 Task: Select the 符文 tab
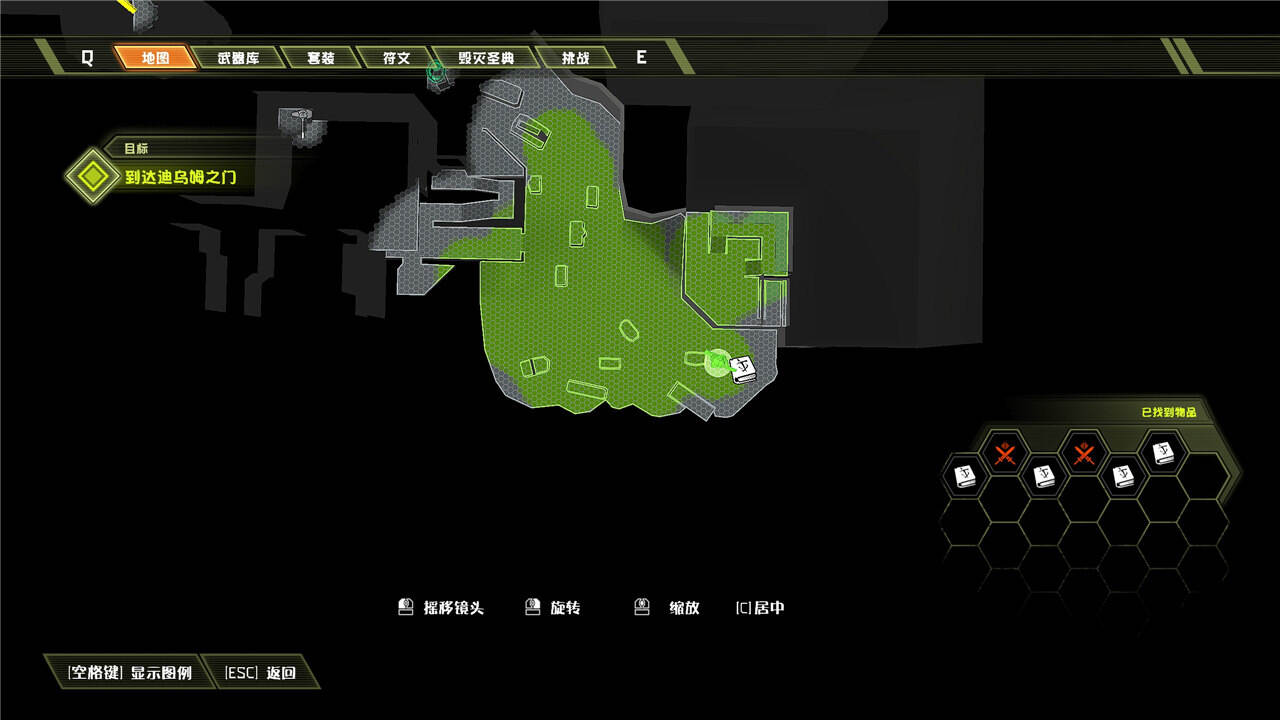(x=396, y=58)
